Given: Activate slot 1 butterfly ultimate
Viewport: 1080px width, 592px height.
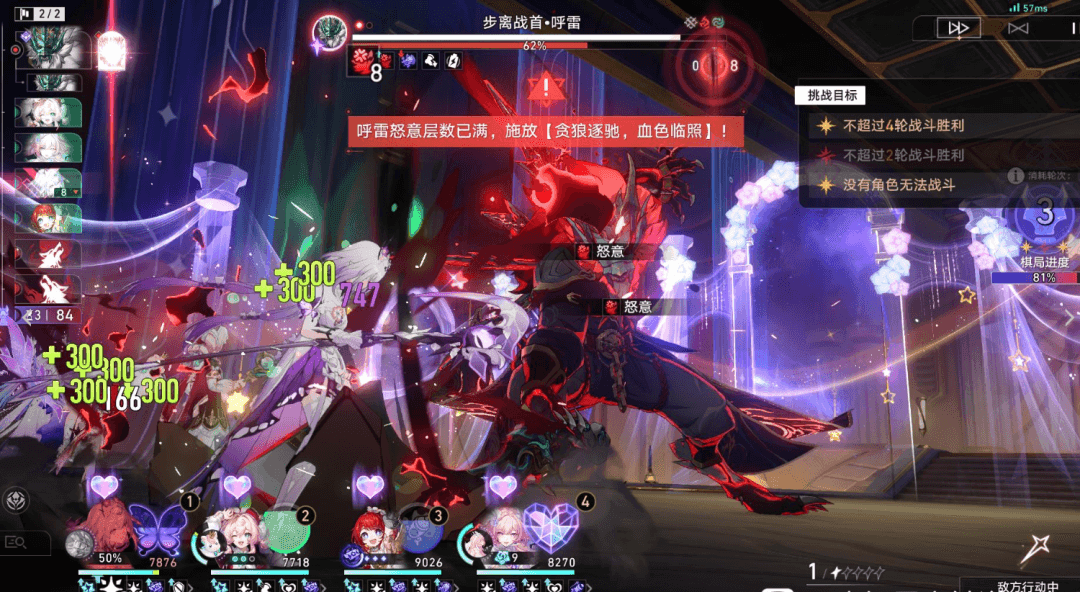Looking at the screenshot, I should click(x=158, y=528).
